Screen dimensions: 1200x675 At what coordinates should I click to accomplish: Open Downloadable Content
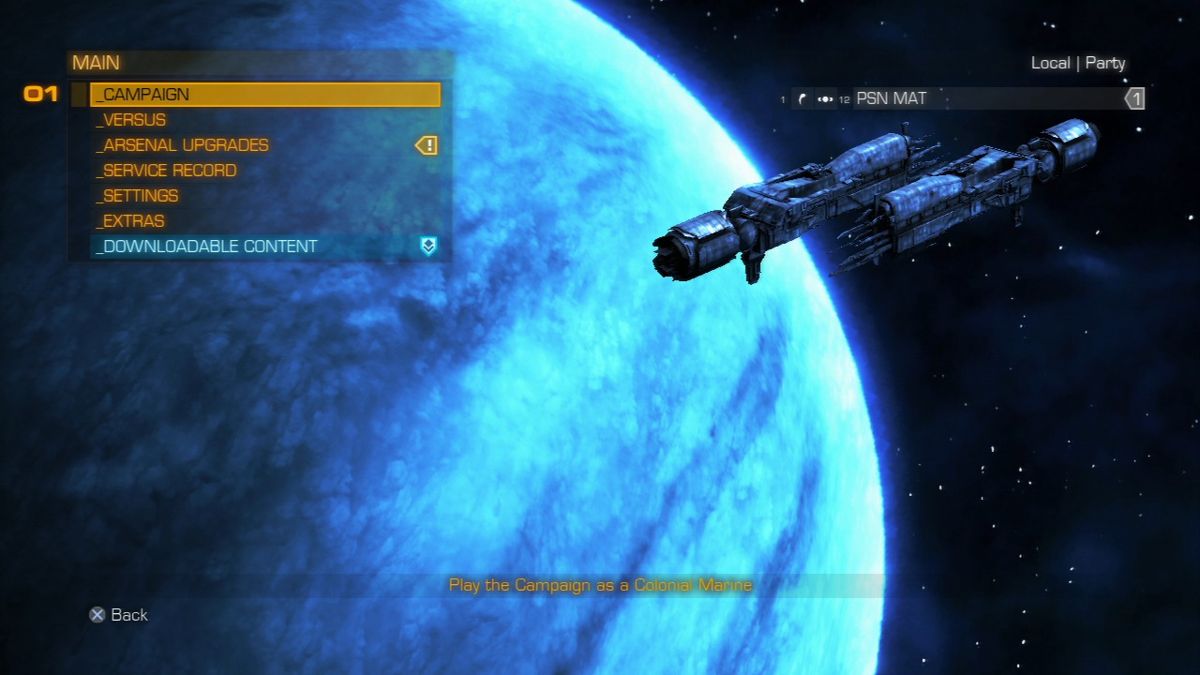point(207,246)
